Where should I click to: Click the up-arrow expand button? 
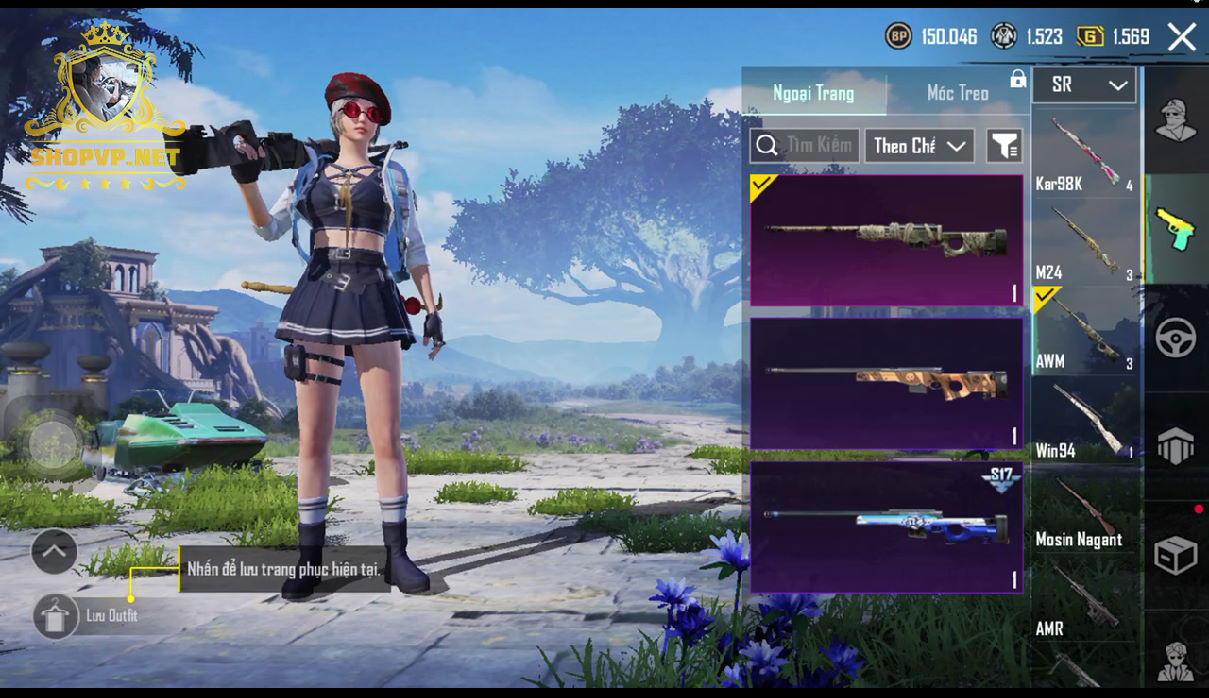pyautogui.click(x=54, y=551)
